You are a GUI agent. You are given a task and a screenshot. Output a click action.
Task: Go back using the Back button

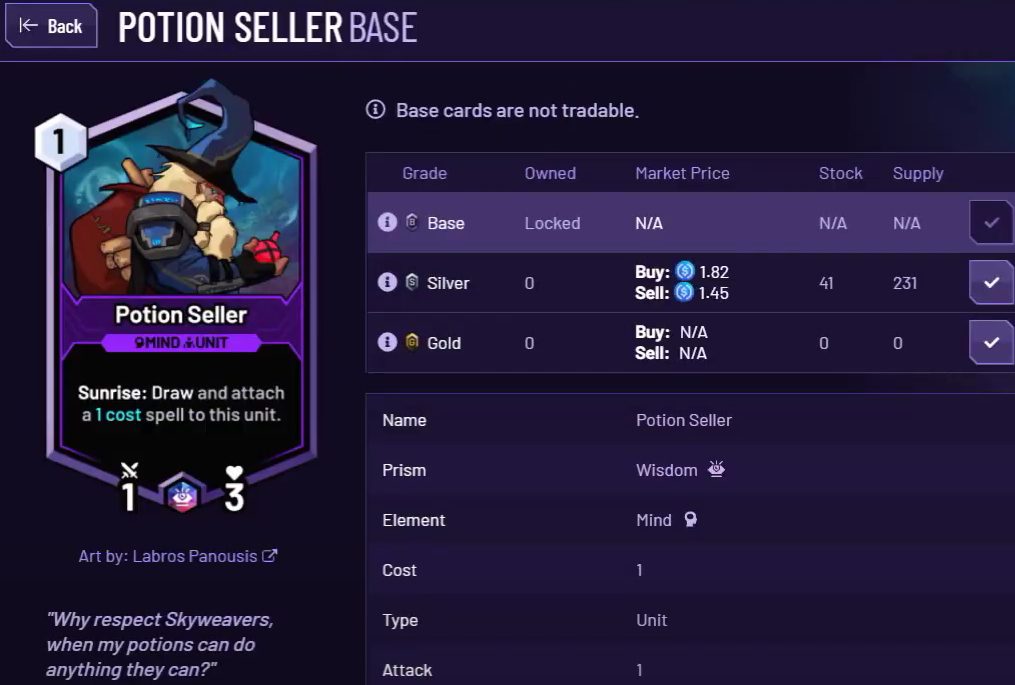pos(51,26)
